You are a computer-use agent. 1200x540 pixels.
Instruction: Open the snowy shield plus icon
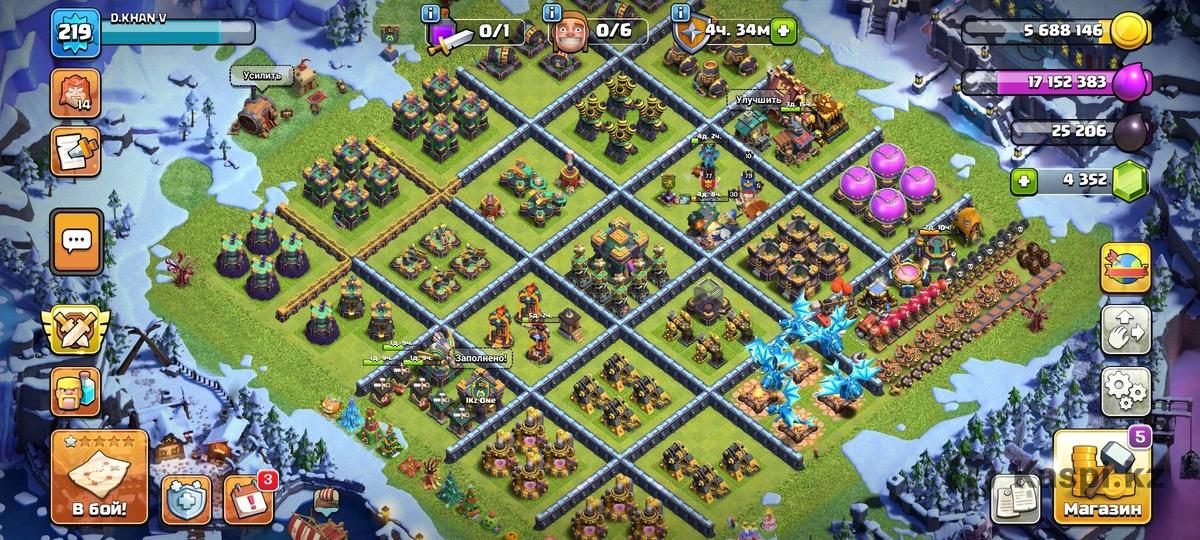186,498
